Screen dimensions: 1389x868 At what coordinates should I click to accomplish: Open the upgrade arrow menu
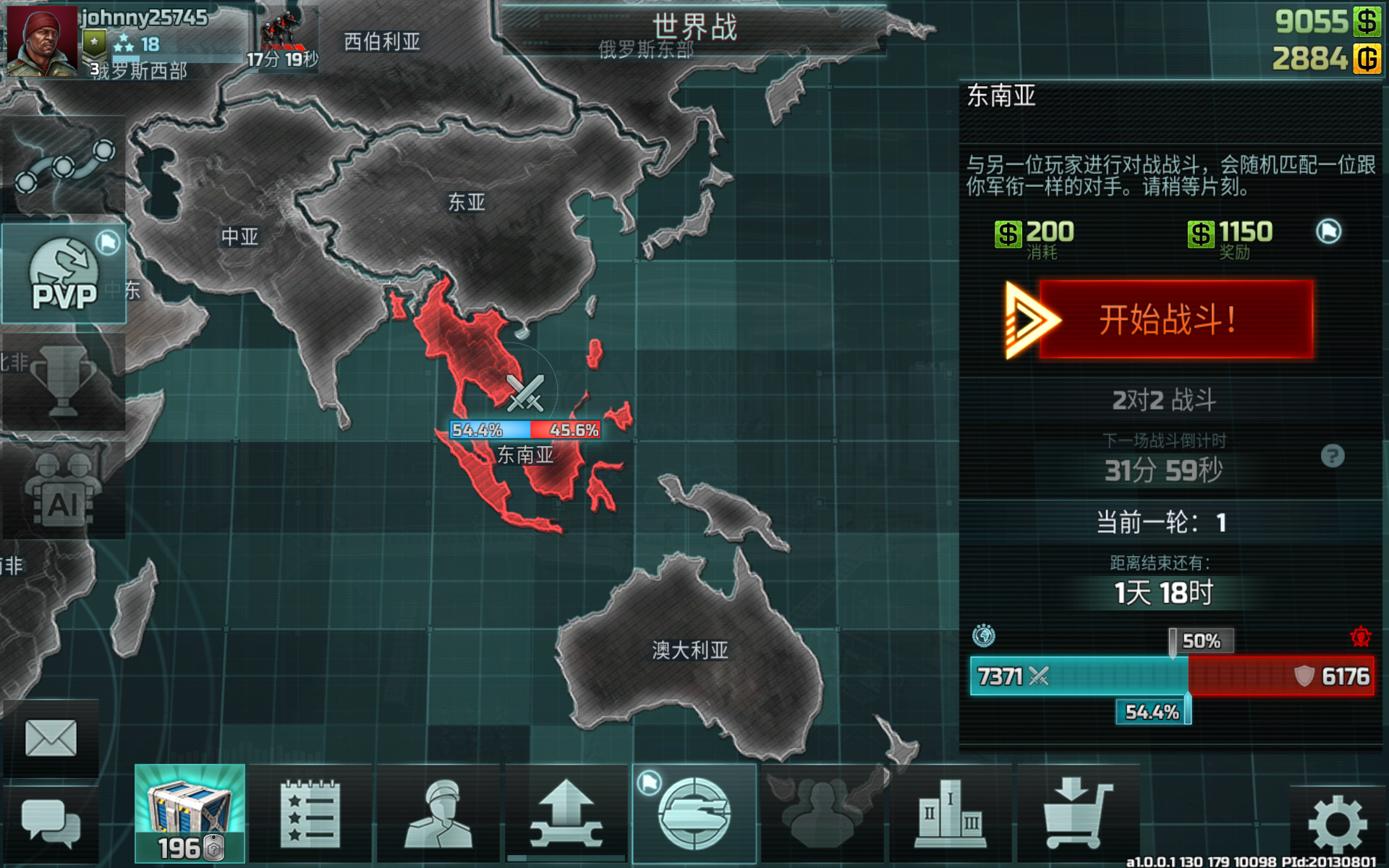(566, 814)
